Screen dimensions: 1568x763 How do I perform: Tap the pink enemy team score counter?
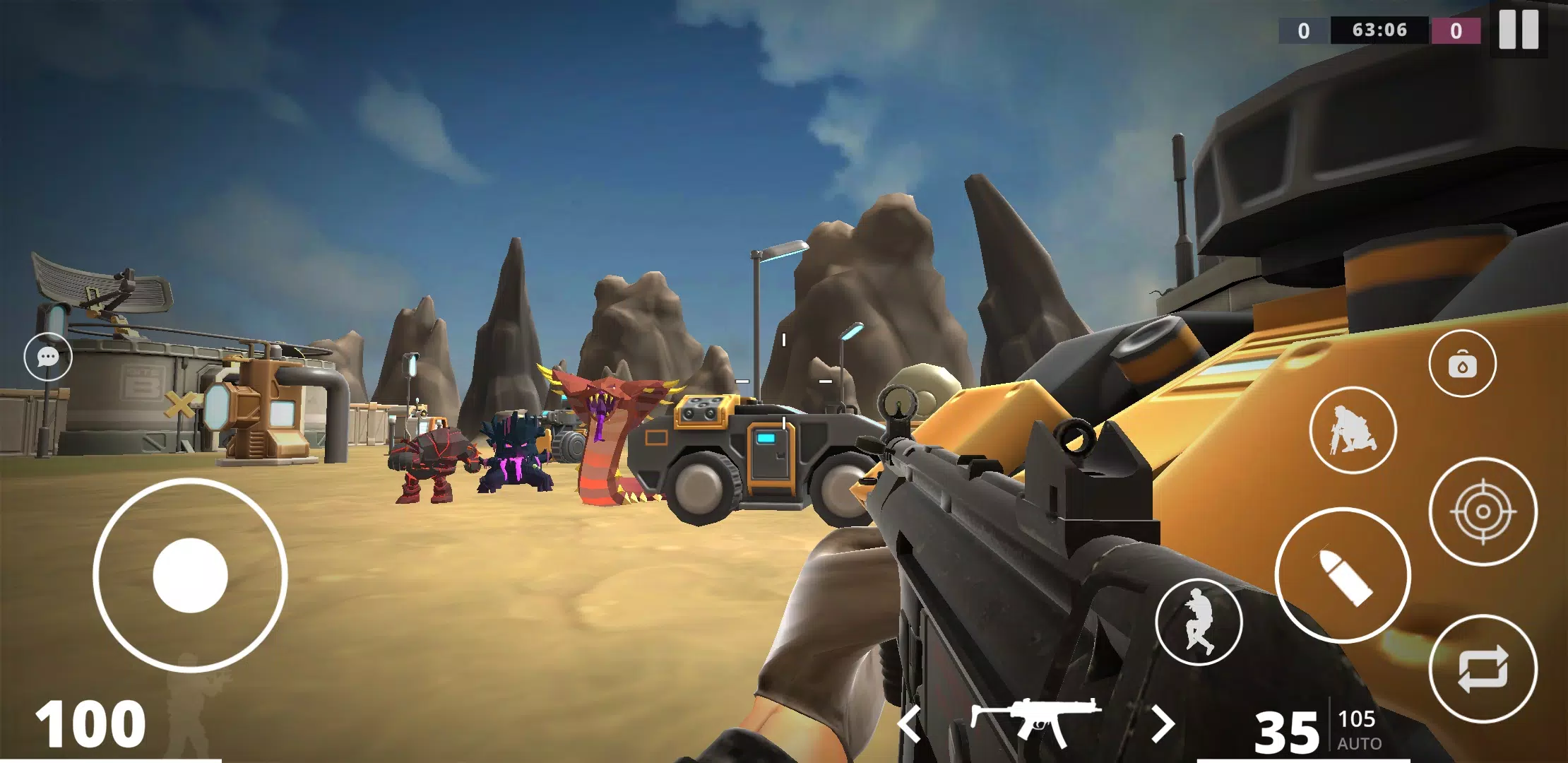pos(1456,30)
